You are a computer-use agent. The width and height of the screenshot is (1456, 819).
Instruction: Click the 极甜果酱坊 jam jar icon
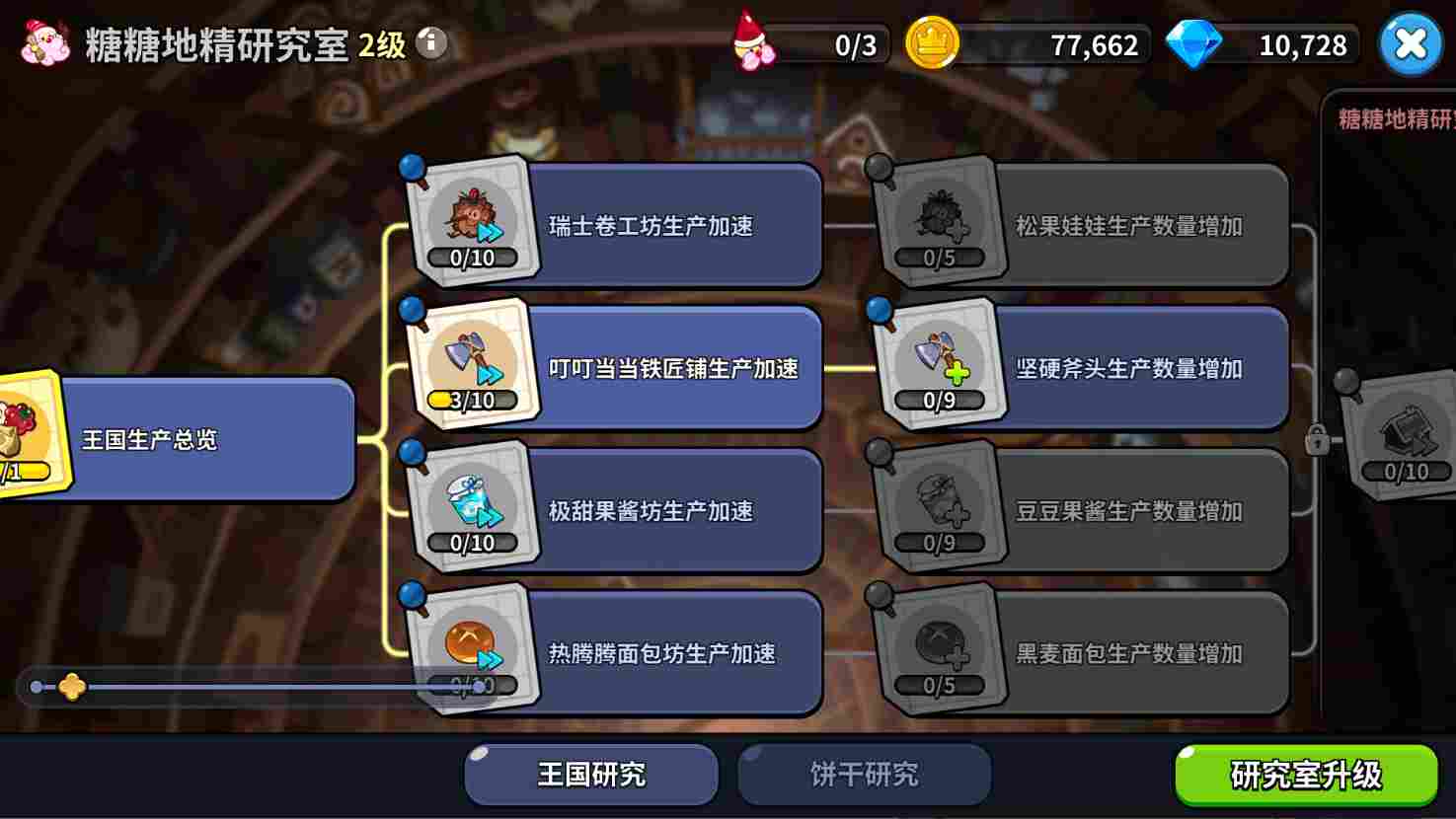pyautogui.click(x=472, y=501)
